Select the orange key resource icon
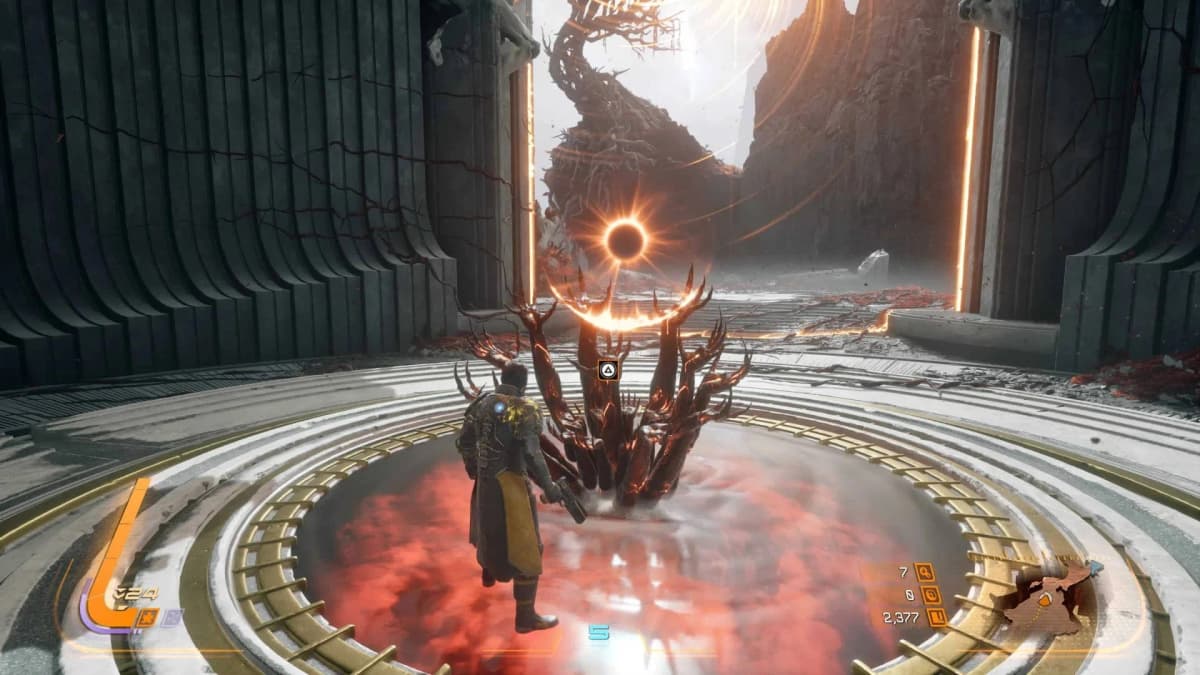The width and height of the screenshot is (1200, 675). (x=924, y=571)
